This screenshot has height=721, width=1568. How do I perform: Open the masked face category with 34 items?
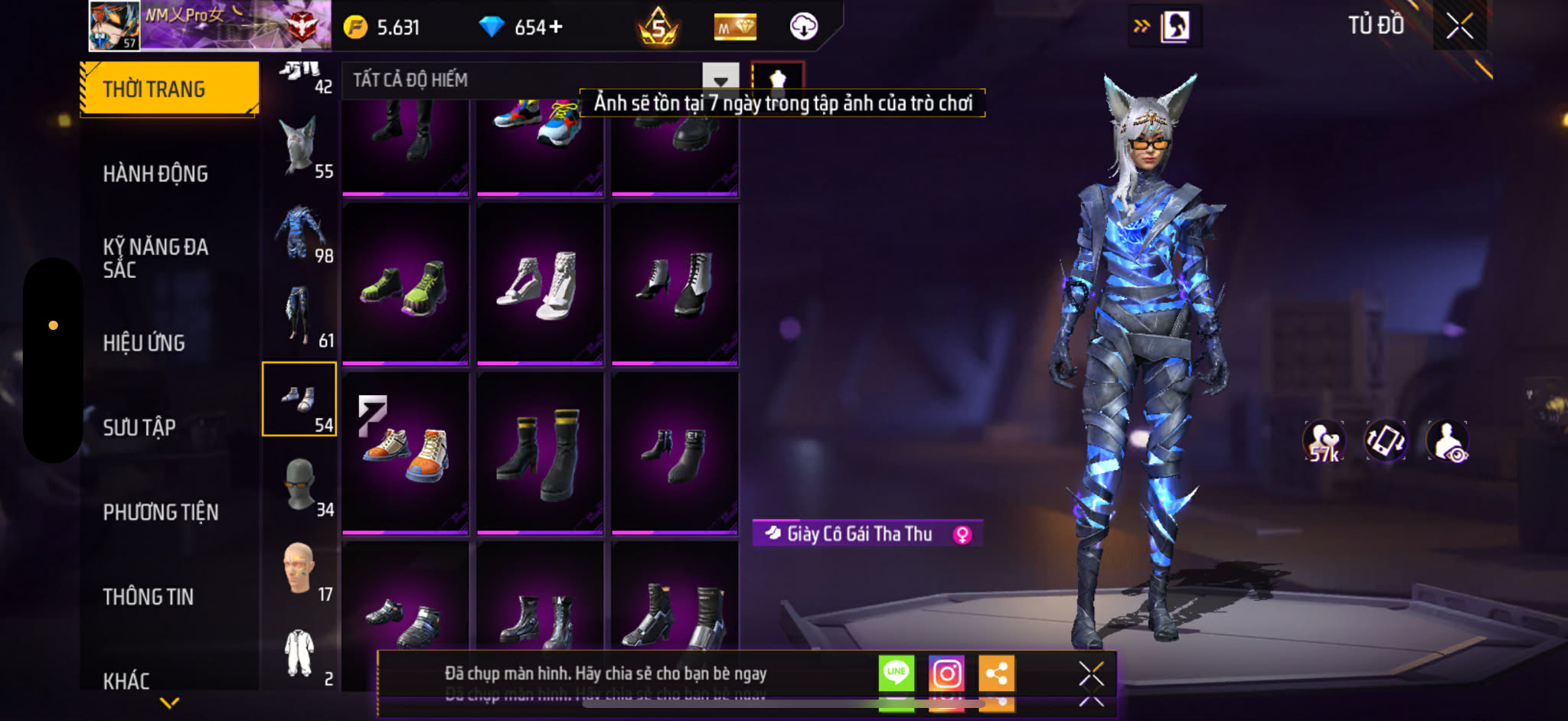click(x=301, y=484)
